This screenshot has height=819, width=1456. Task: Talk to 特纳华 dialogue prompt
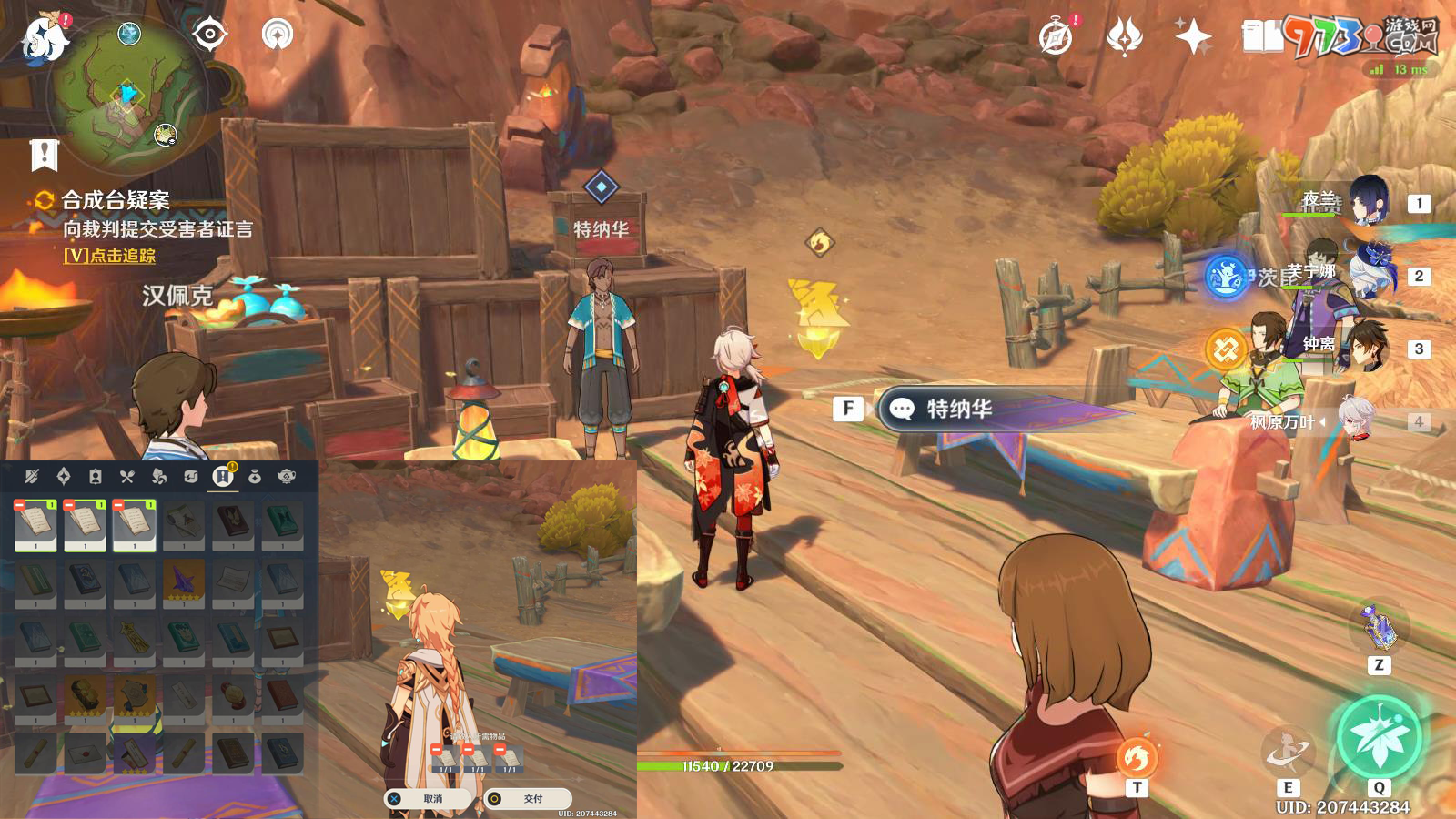coord(957,409)
